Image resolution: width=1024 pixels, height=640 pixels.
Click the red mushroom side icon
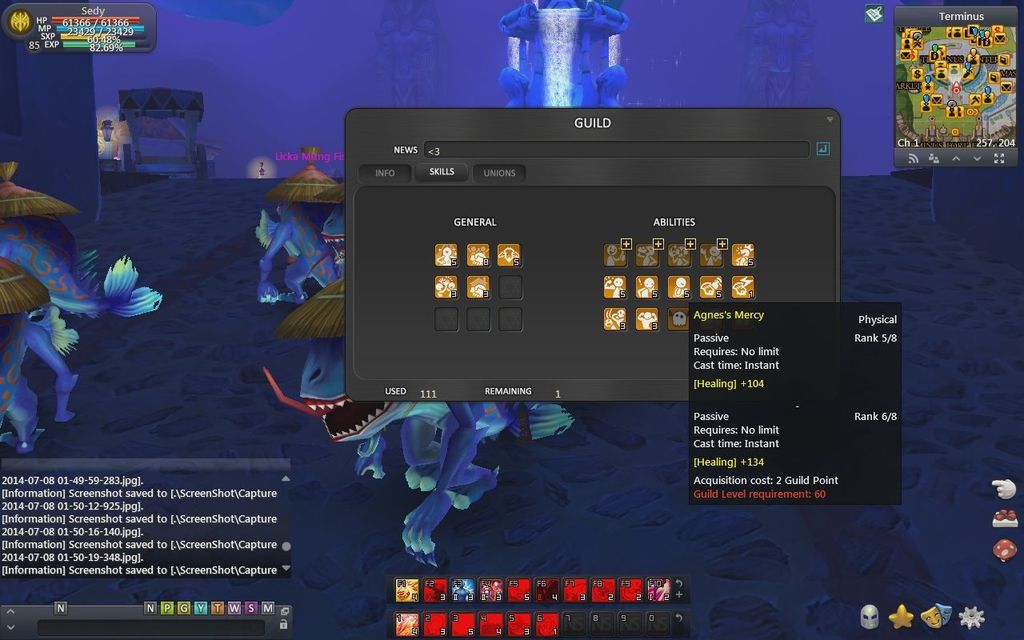tap(1004, 549)
